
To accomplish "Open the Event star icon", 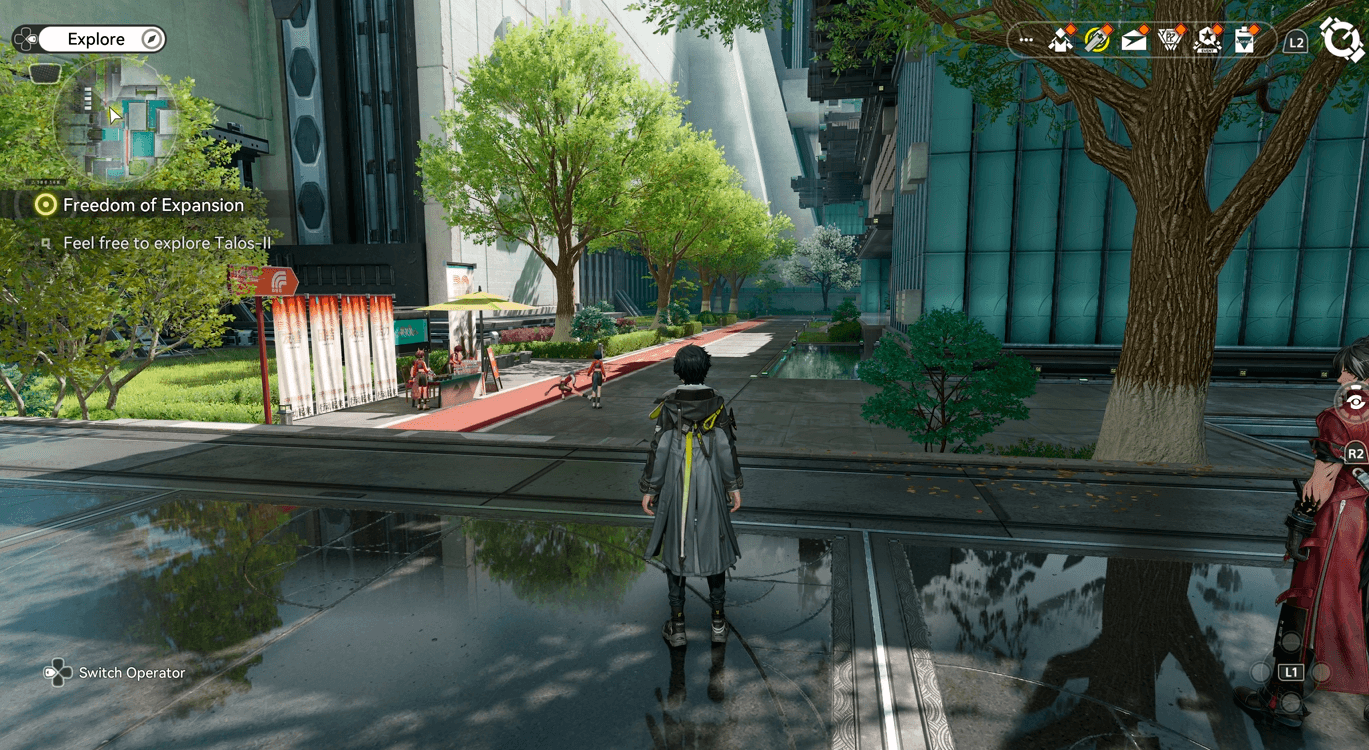I will tap(1206, 42).
